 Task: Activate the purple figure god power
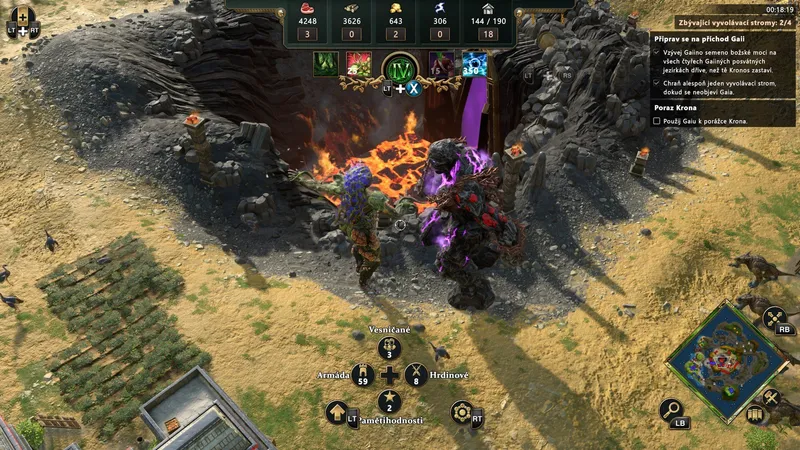[x=442, y=64]
